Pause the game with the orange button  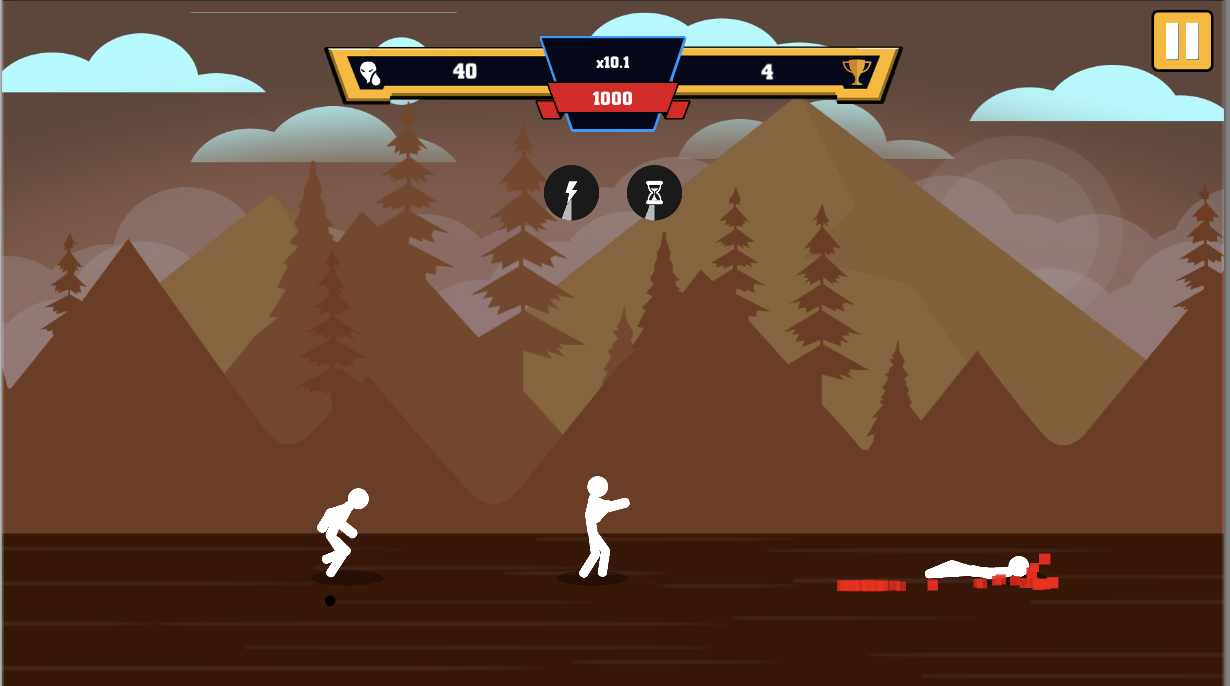coord(1181,41)
